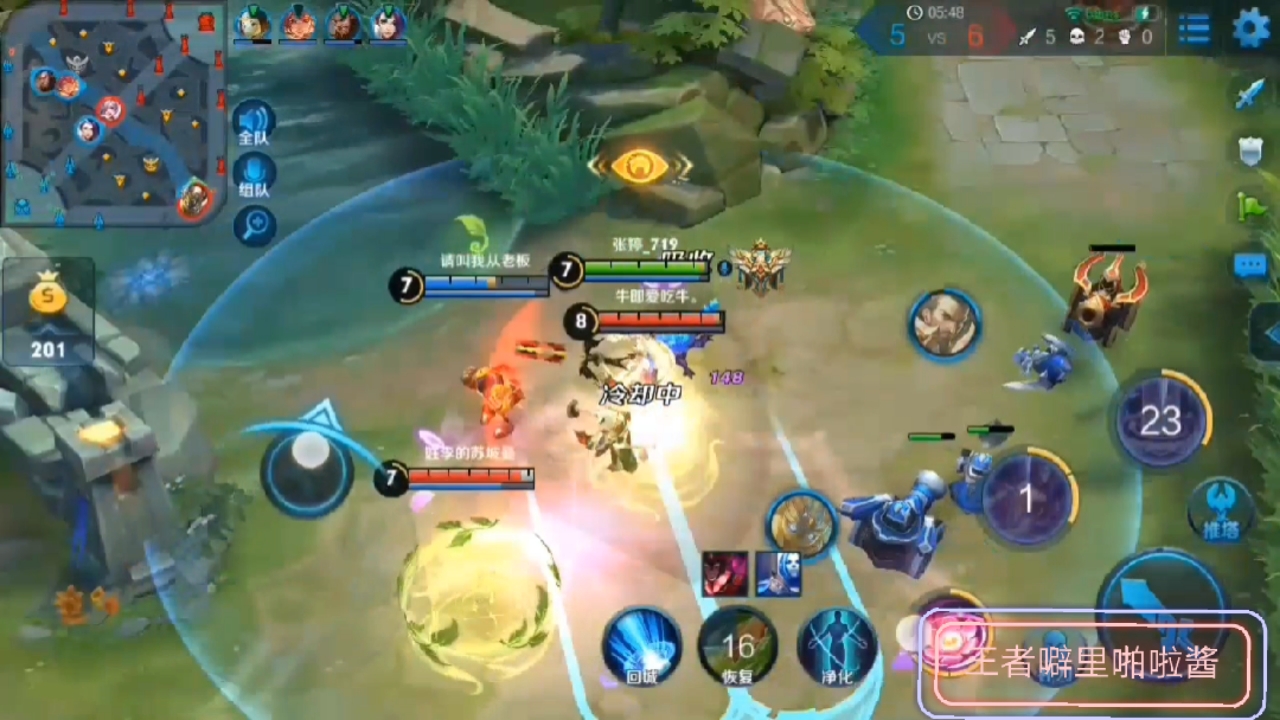The image size is (1280, 720).
Task: Toggle the 组队 microphone button
Action: coord(254,176)
